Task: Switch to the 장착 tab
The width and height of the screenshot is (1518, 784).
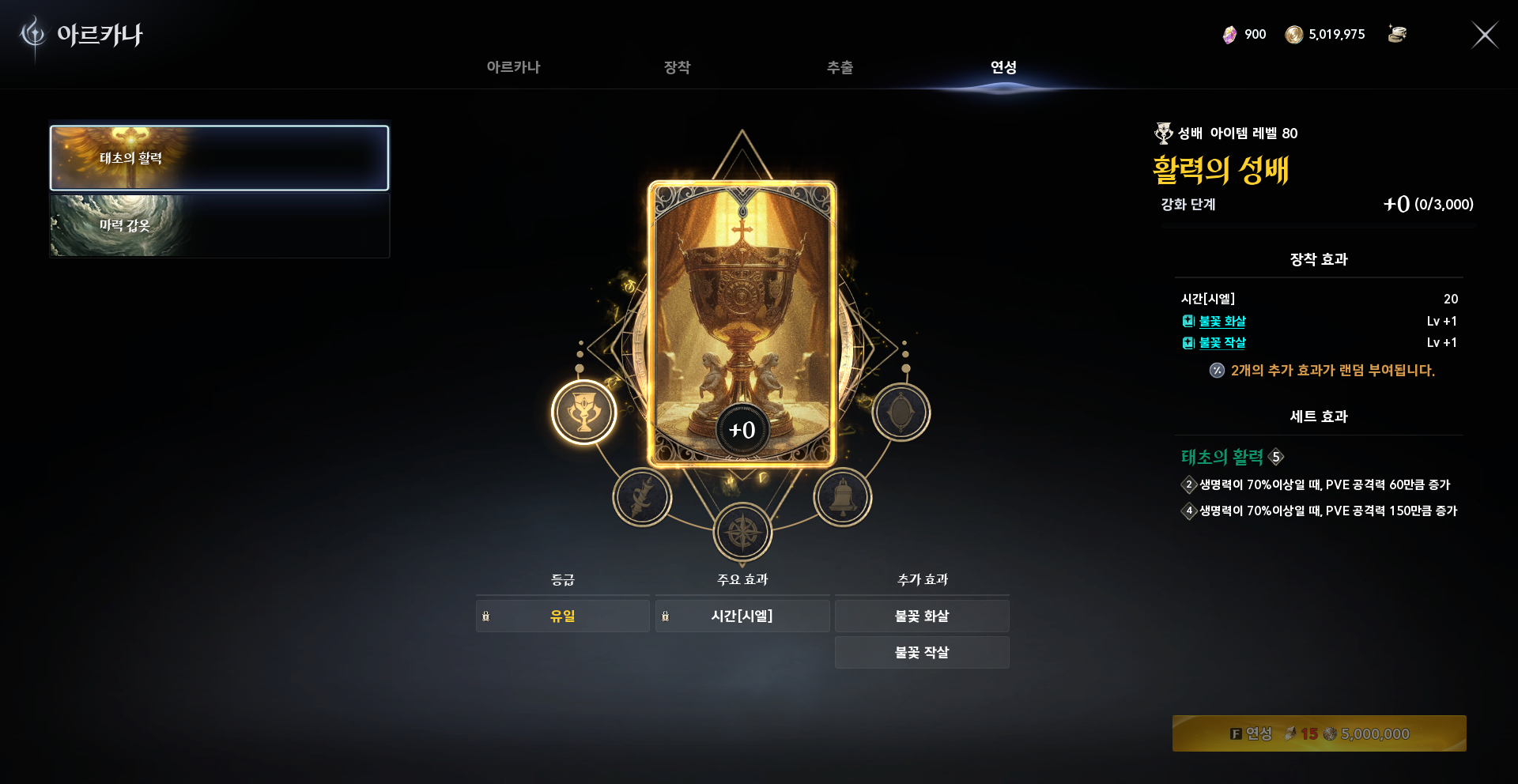Action: tap(676, 68)
